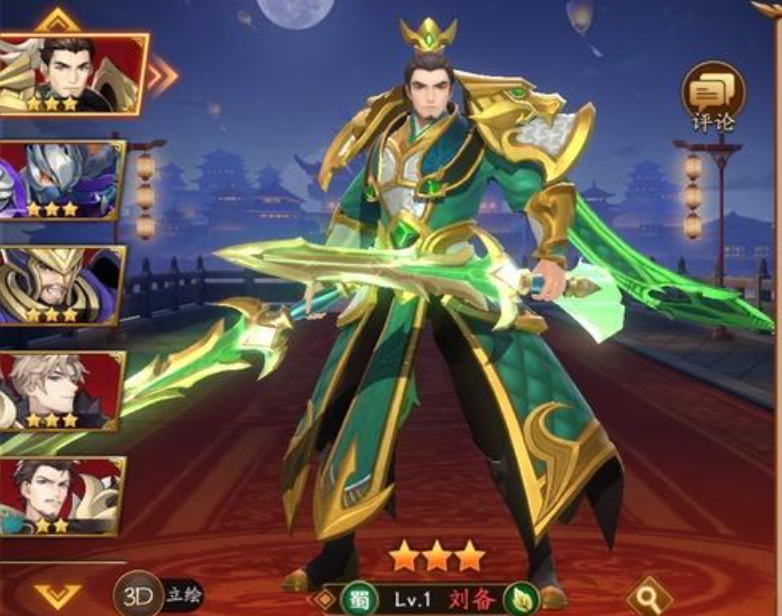This screenshot has height=616, width=782.
Task: Pick the blond-haired hero portrait
Action: [x=60, y=390]
